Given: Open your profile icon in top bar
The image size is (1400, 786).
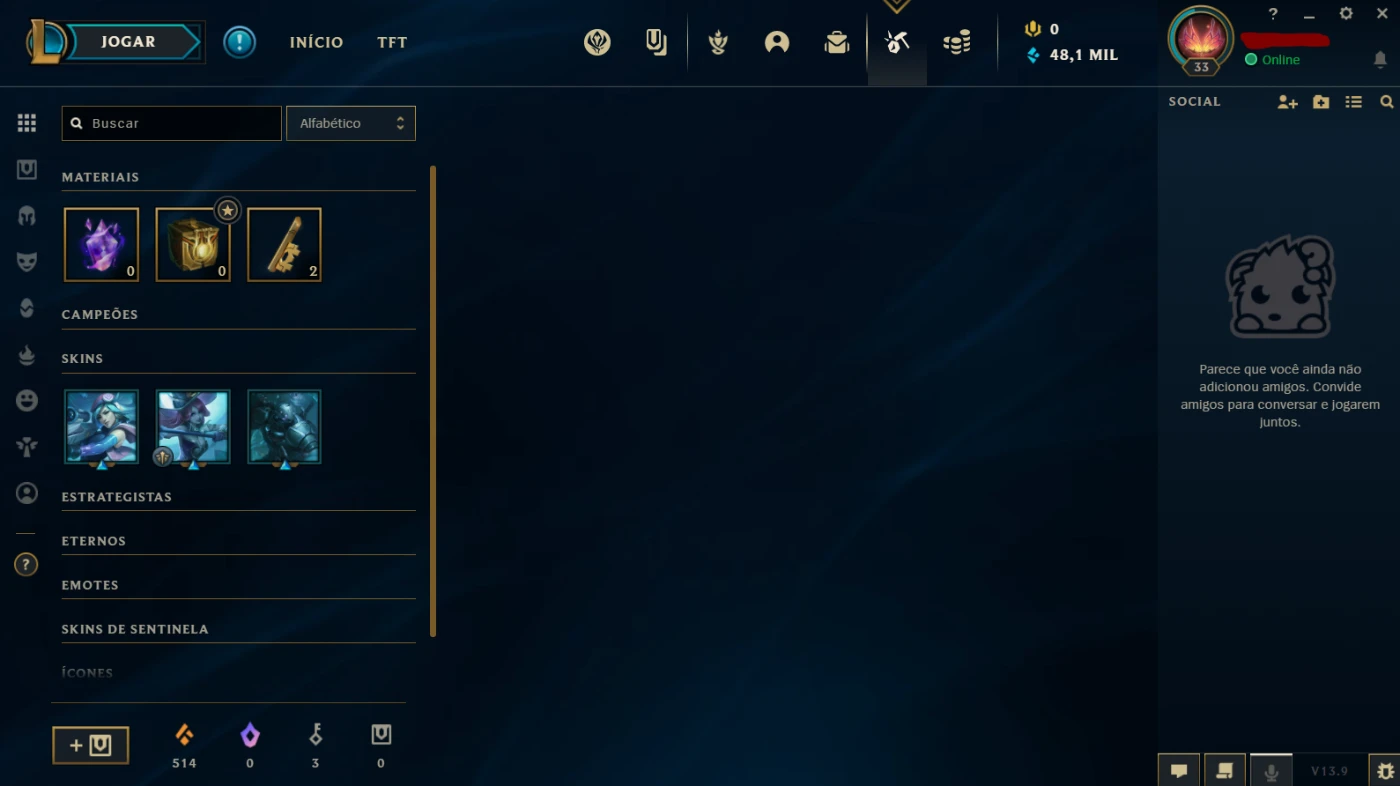Looking at the screenshot, I should pos(777,41).
